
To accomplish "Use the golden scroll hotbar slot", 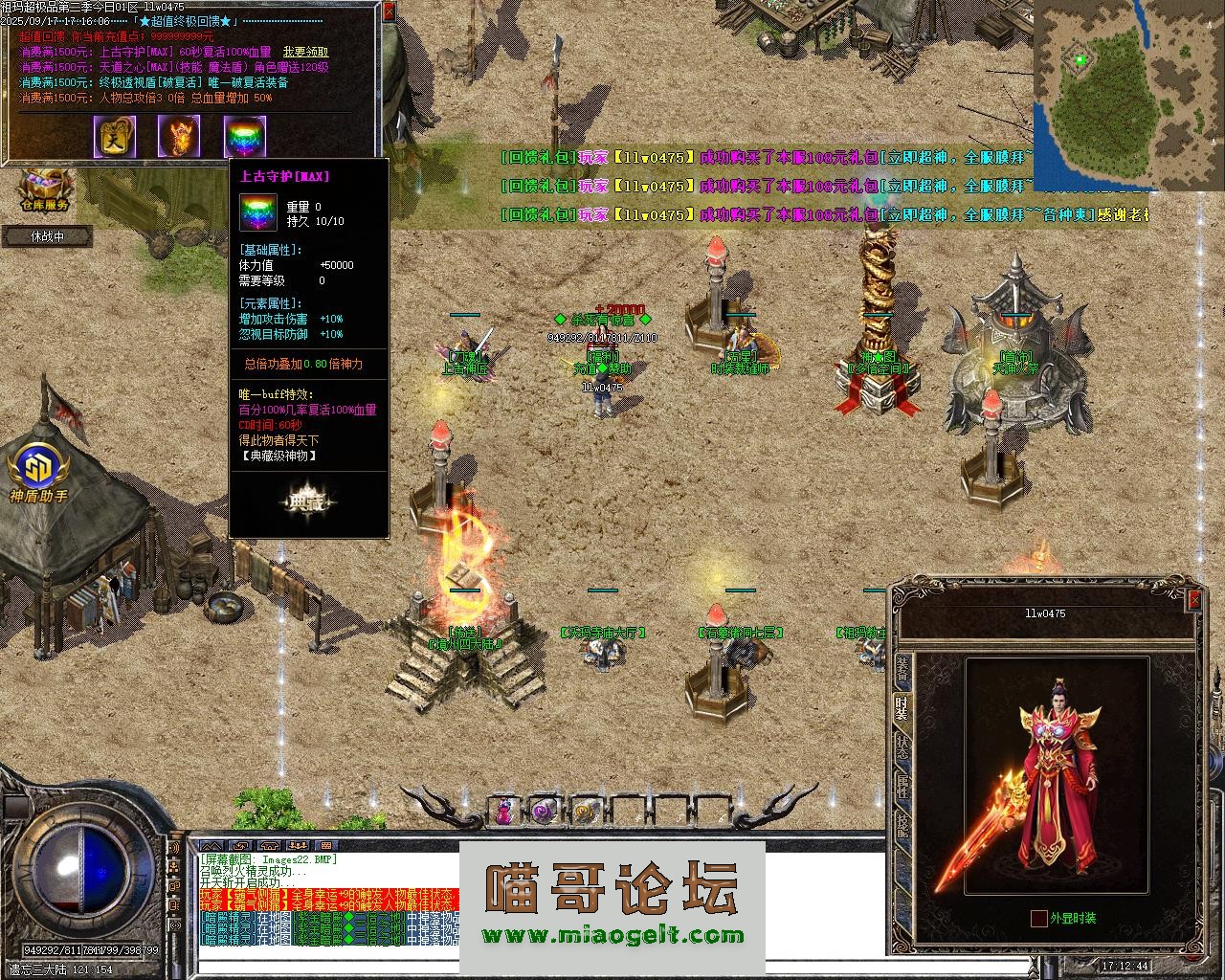I will click(x=584, y=812).
